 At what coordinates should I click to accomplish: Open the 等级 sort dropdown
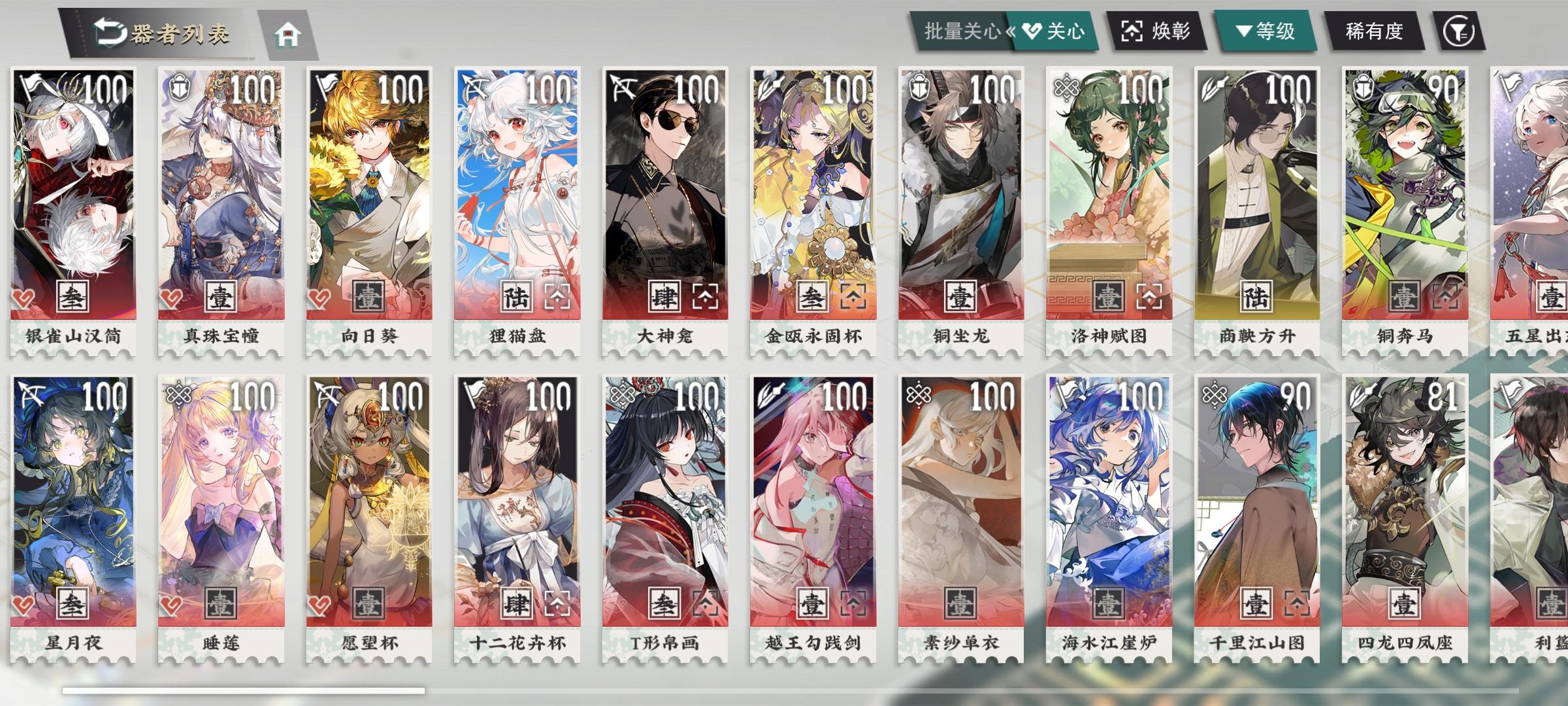[x=1264, y=31]
